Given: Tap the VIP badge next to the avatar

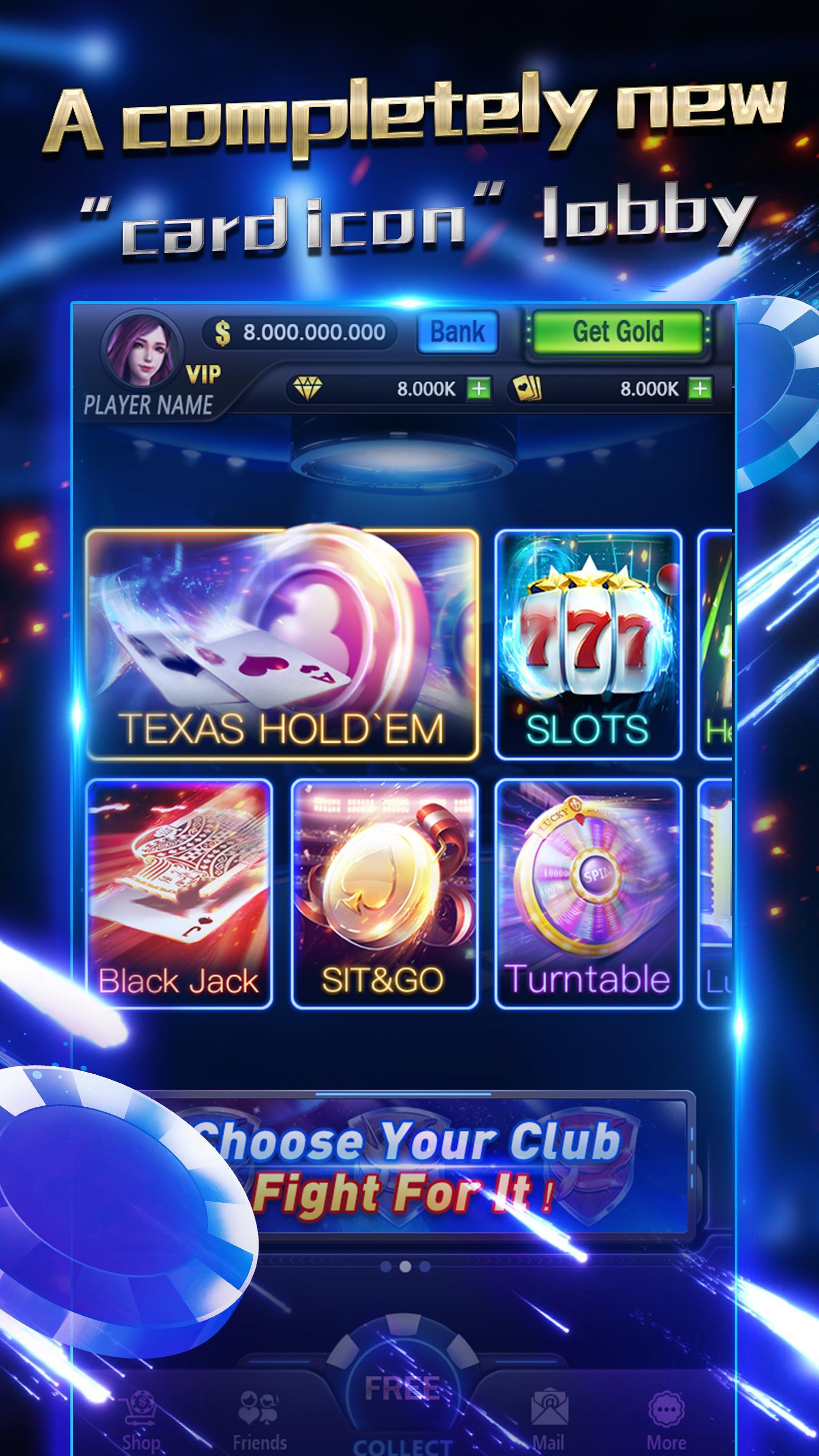Looking at the screenshot, I should click(x=204, y=374).
